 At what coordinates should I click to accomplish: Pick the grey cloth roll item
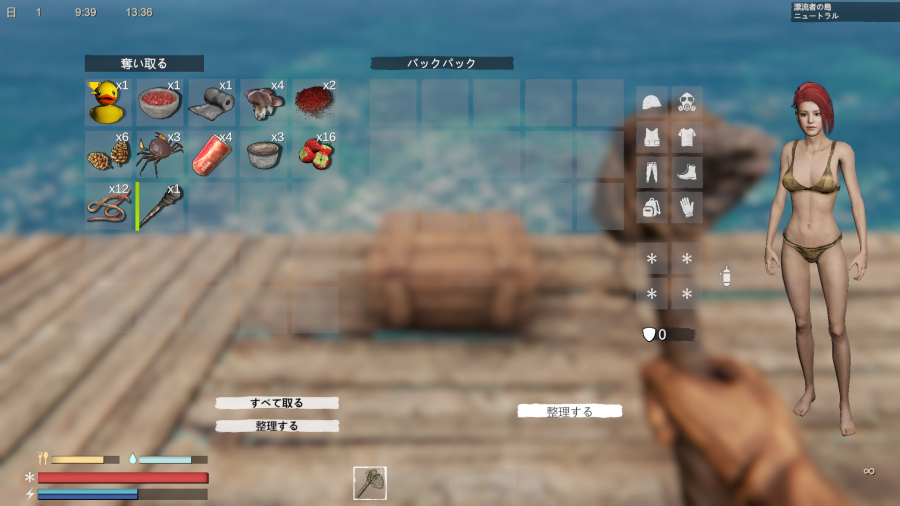pos(212,102)
